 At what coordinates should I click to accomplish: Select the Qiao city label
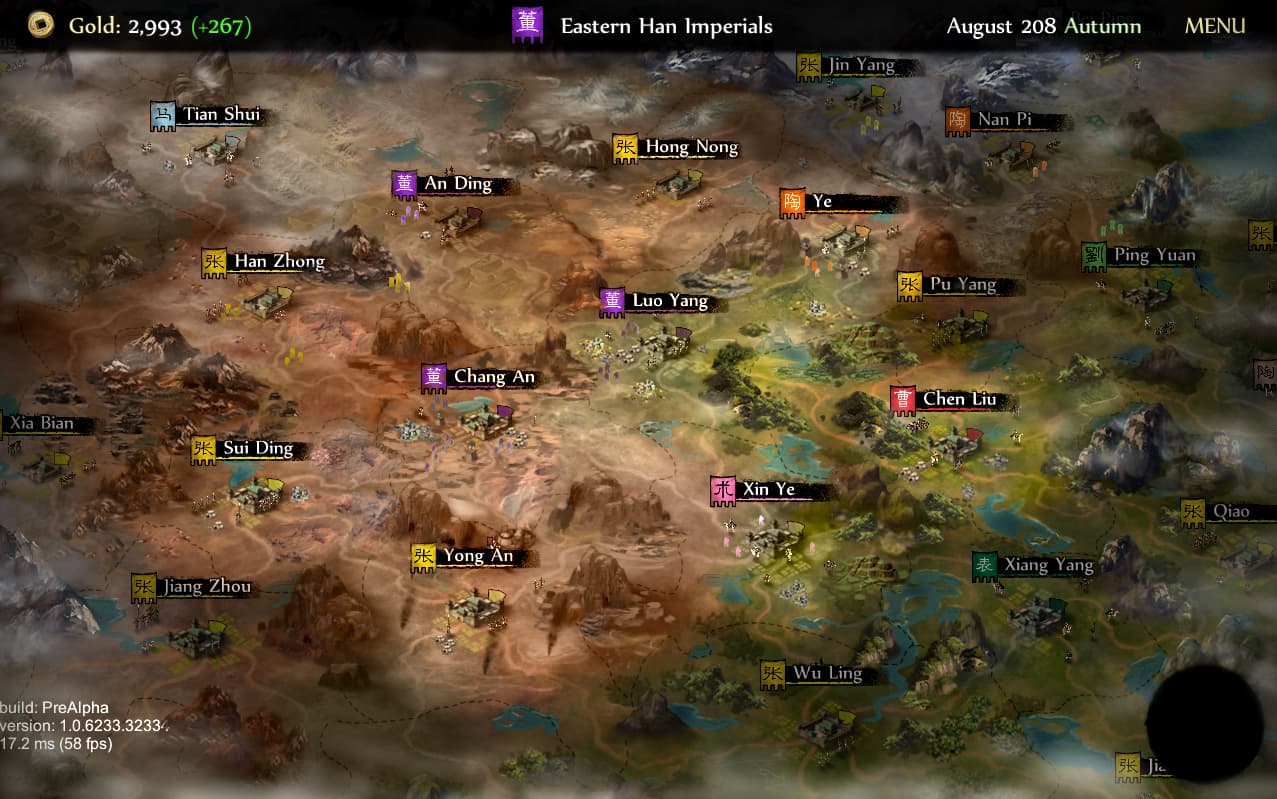coord(1230,512)
